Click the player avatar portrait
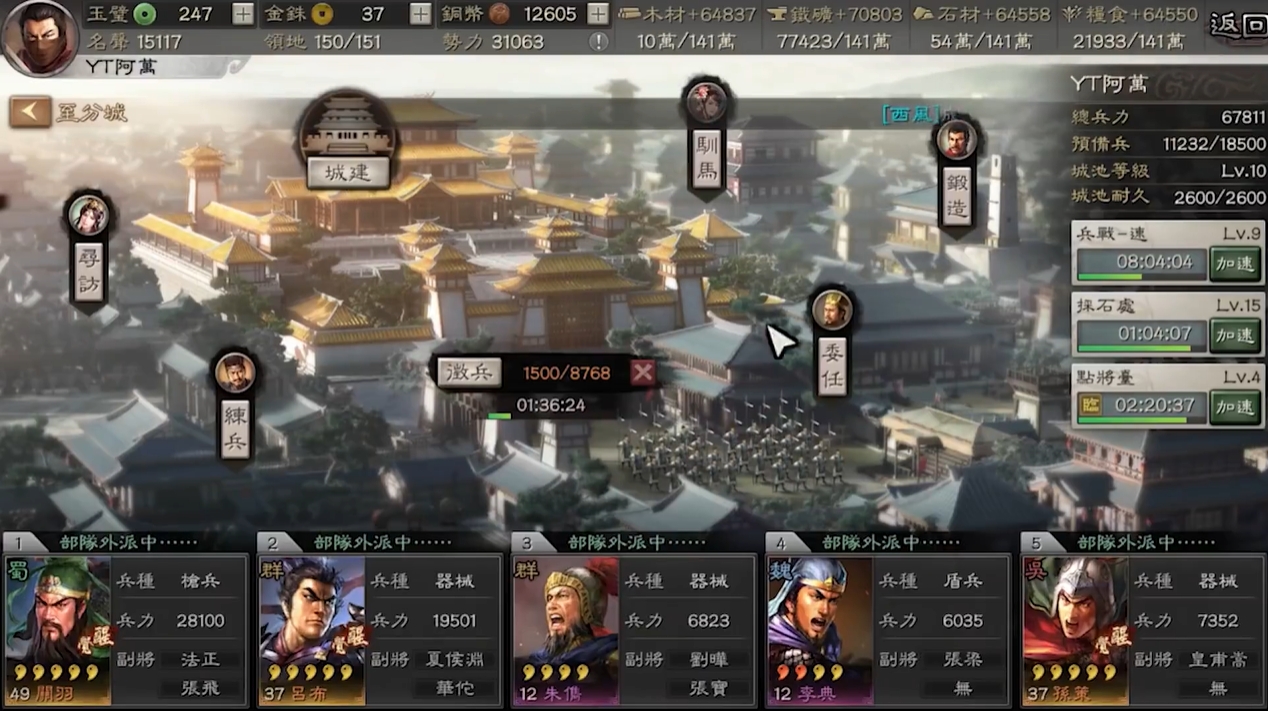1268x711 pixels. tap(40, 38)
